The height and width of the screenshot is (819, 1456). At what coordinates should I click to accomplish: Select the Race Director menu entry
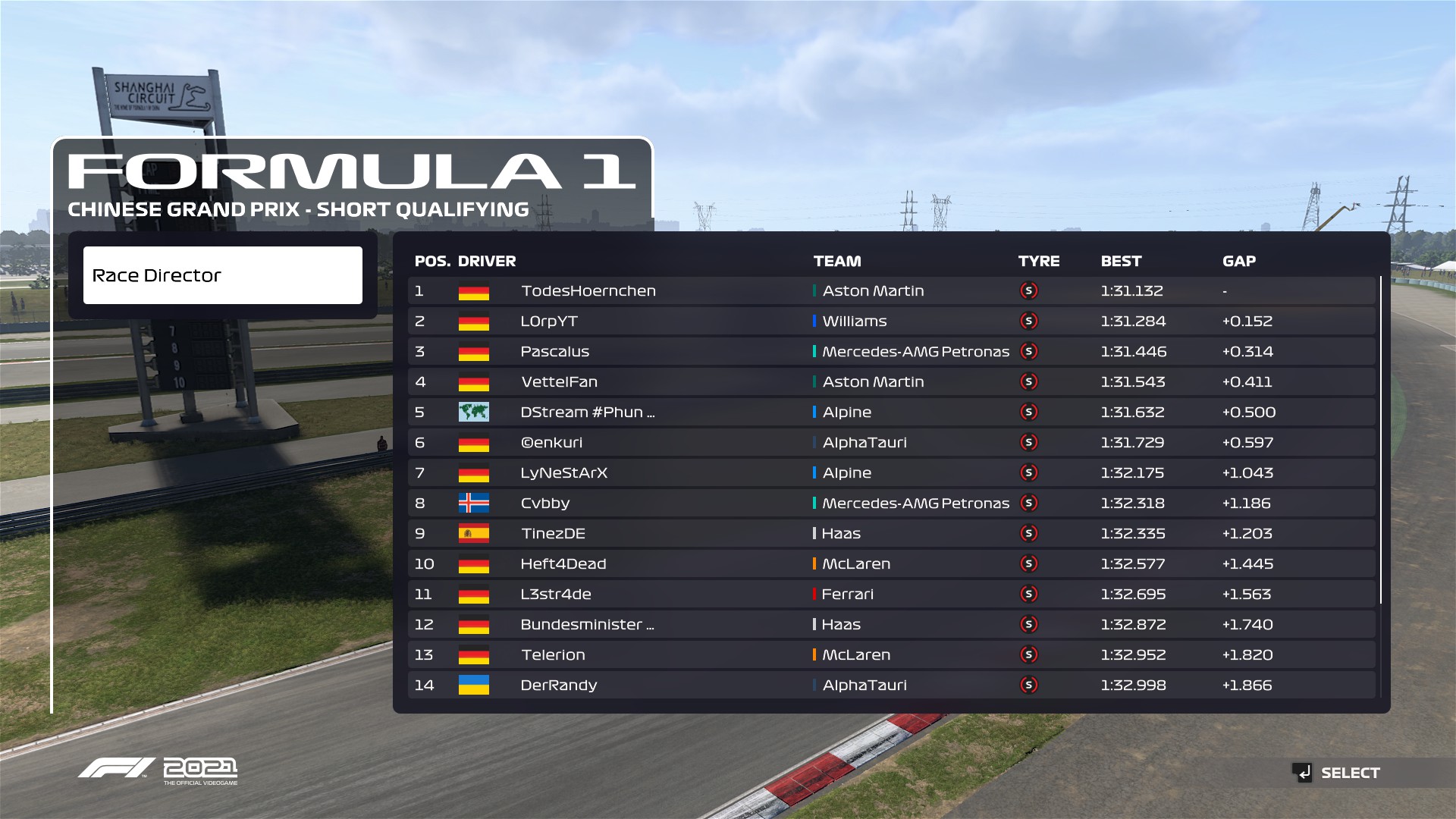tap(222, 275)
